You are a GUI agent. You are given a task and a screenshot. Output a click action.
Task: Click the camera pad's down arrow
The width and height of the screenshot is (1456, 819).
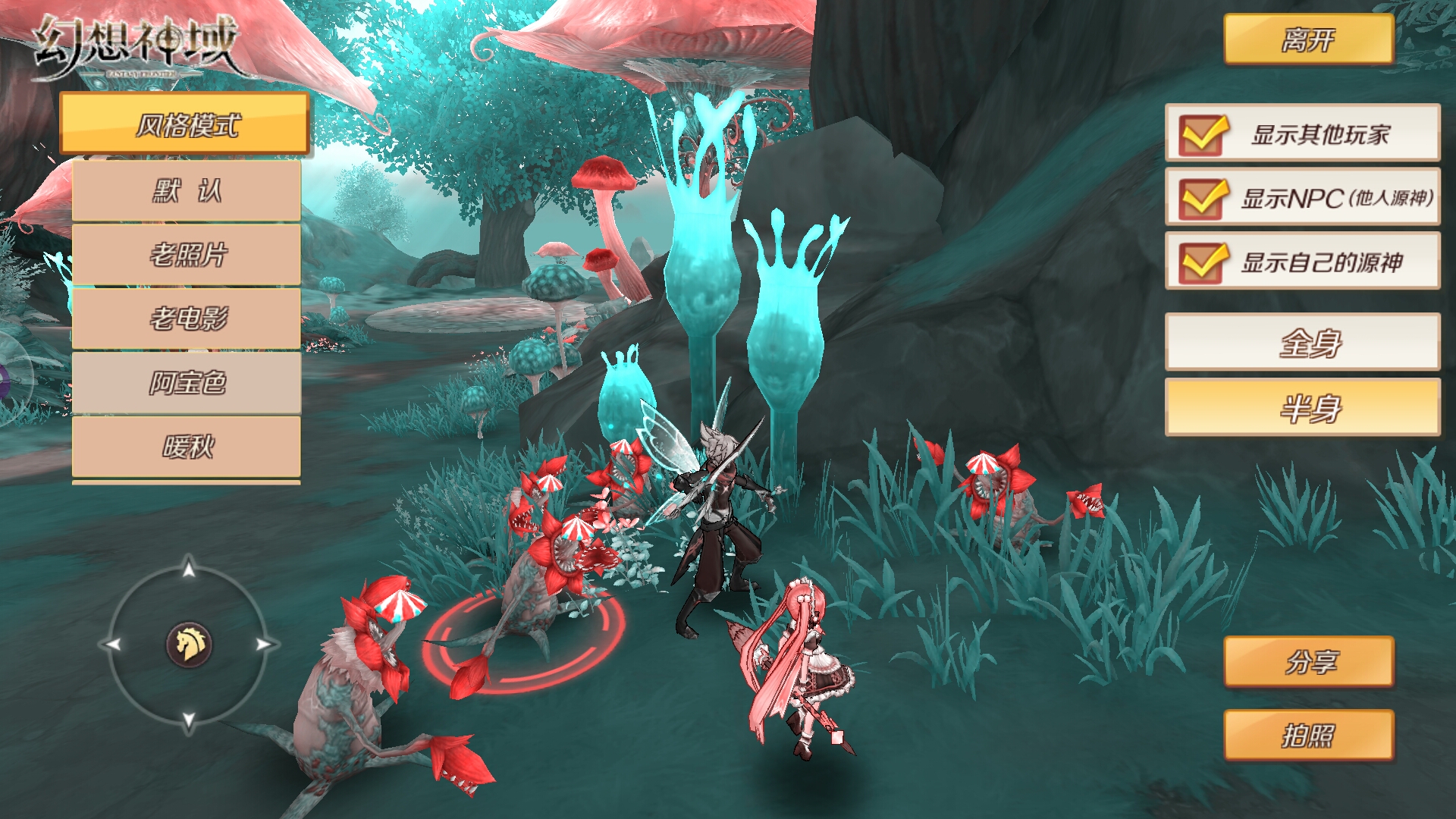pyautogui.click(x=189, y=719)
